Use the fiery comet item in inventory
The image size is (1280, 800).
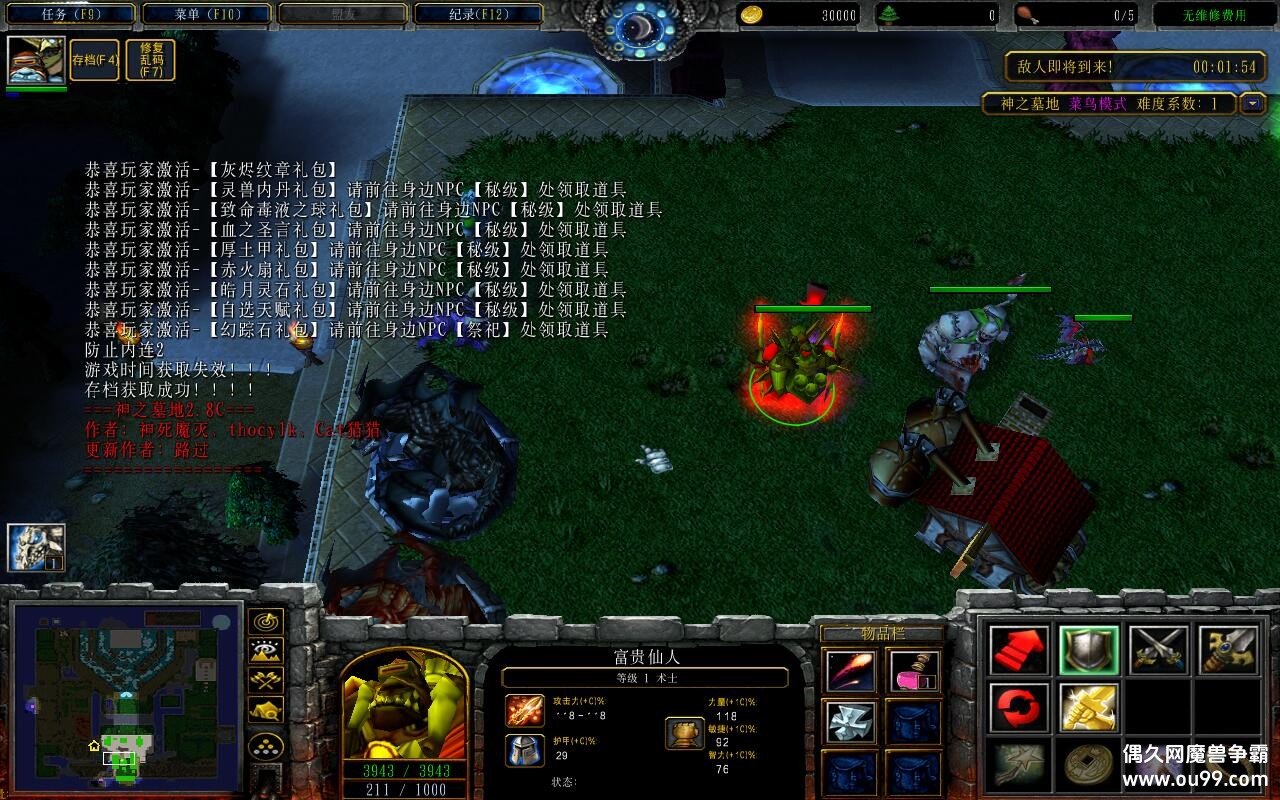(851, 671)
